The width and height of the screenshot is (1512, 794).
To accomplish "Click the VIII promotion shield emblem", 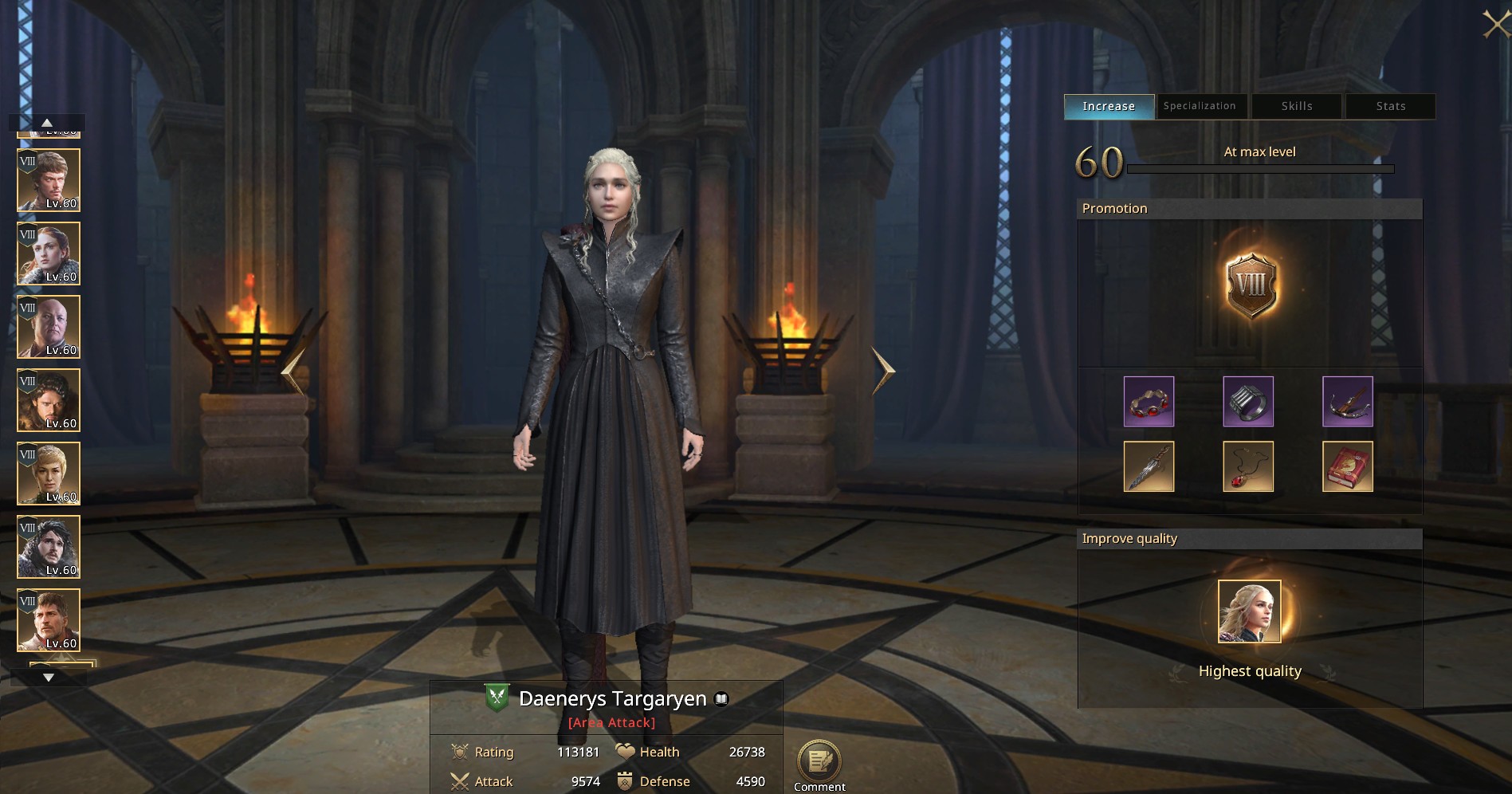I will click(x=1253, y=285).
